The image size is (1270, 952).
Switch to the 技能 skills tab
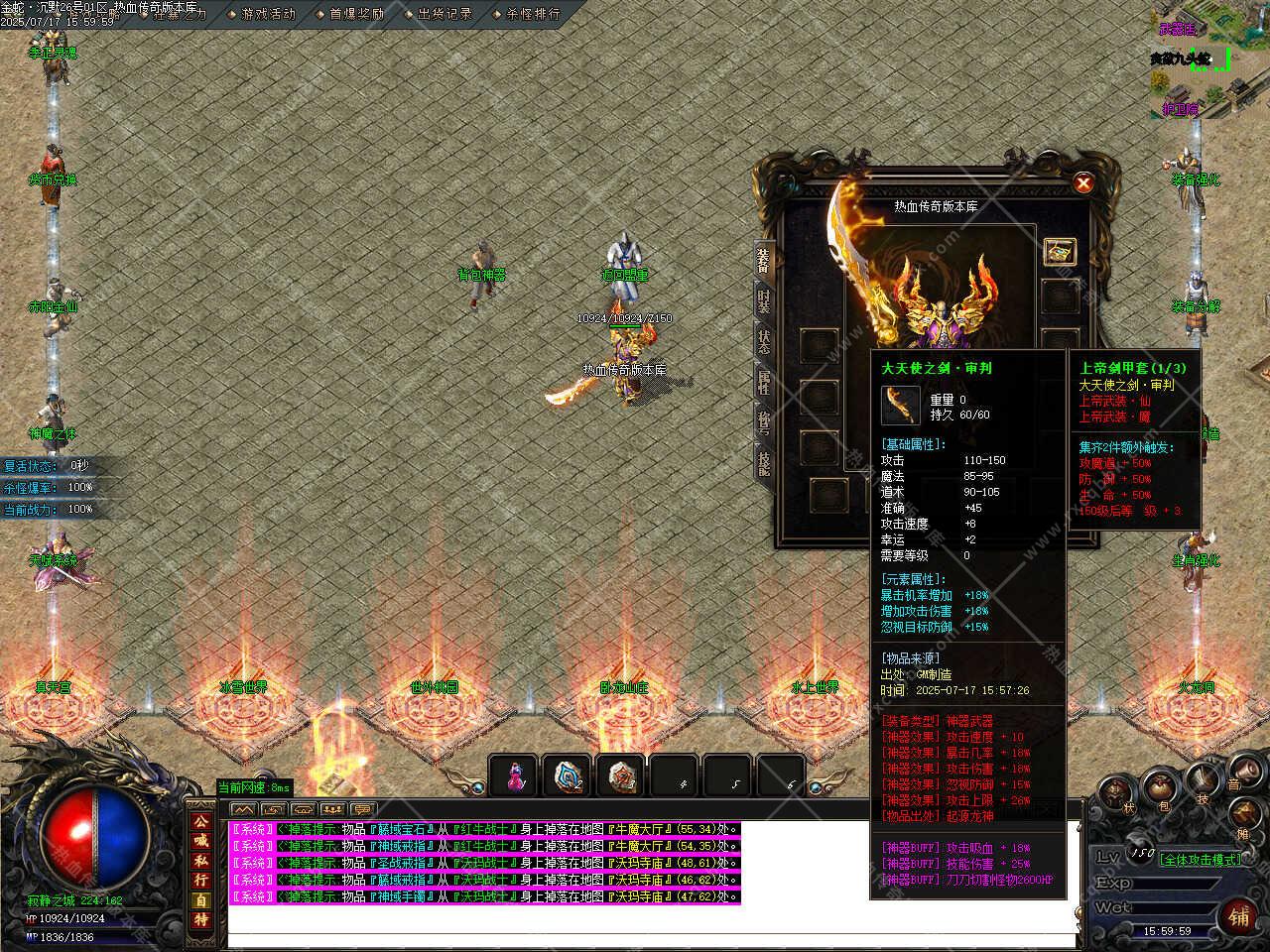pos(764,464)
